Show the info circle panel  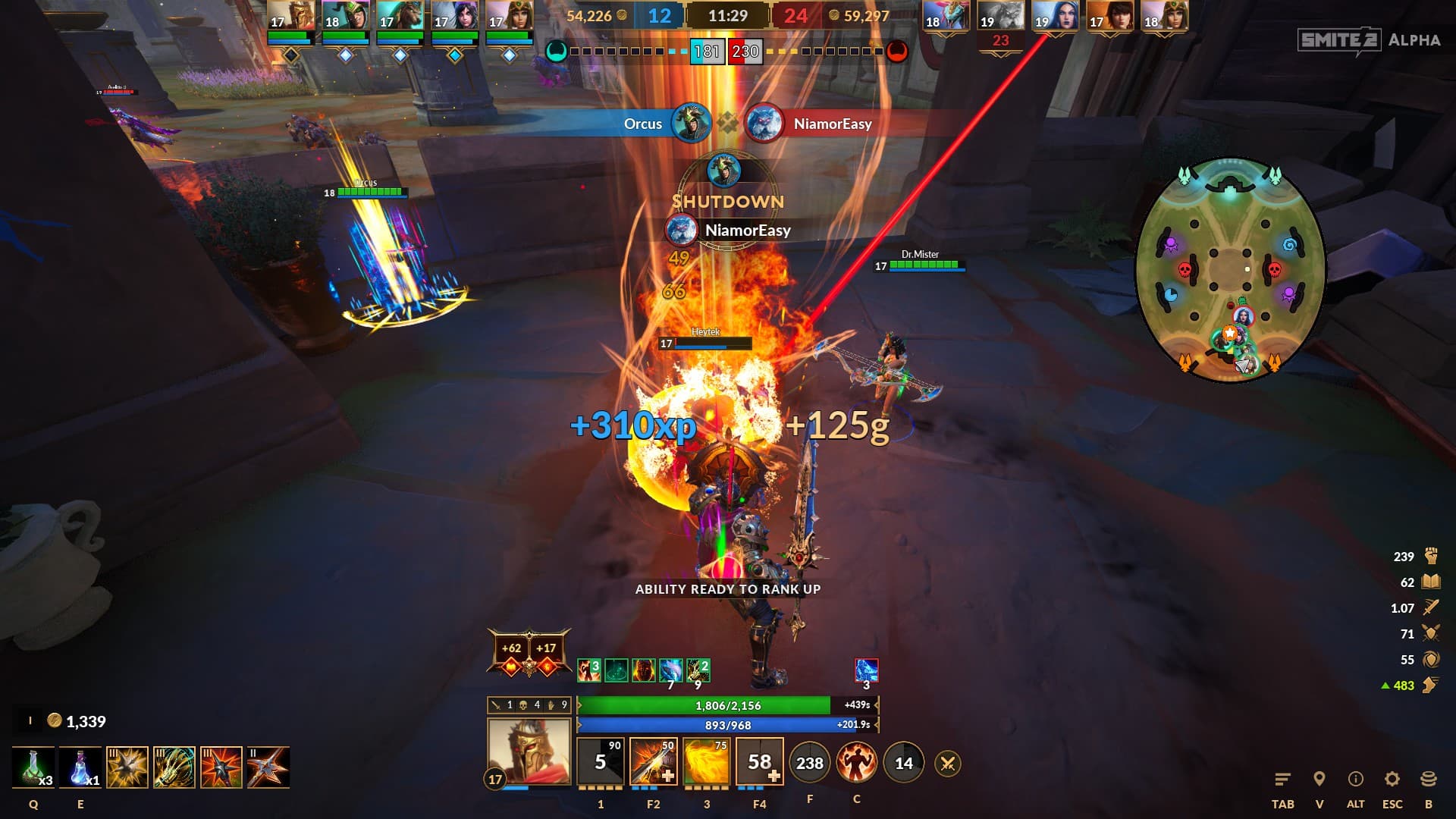pyautogui.click(x=1355, y=780)
